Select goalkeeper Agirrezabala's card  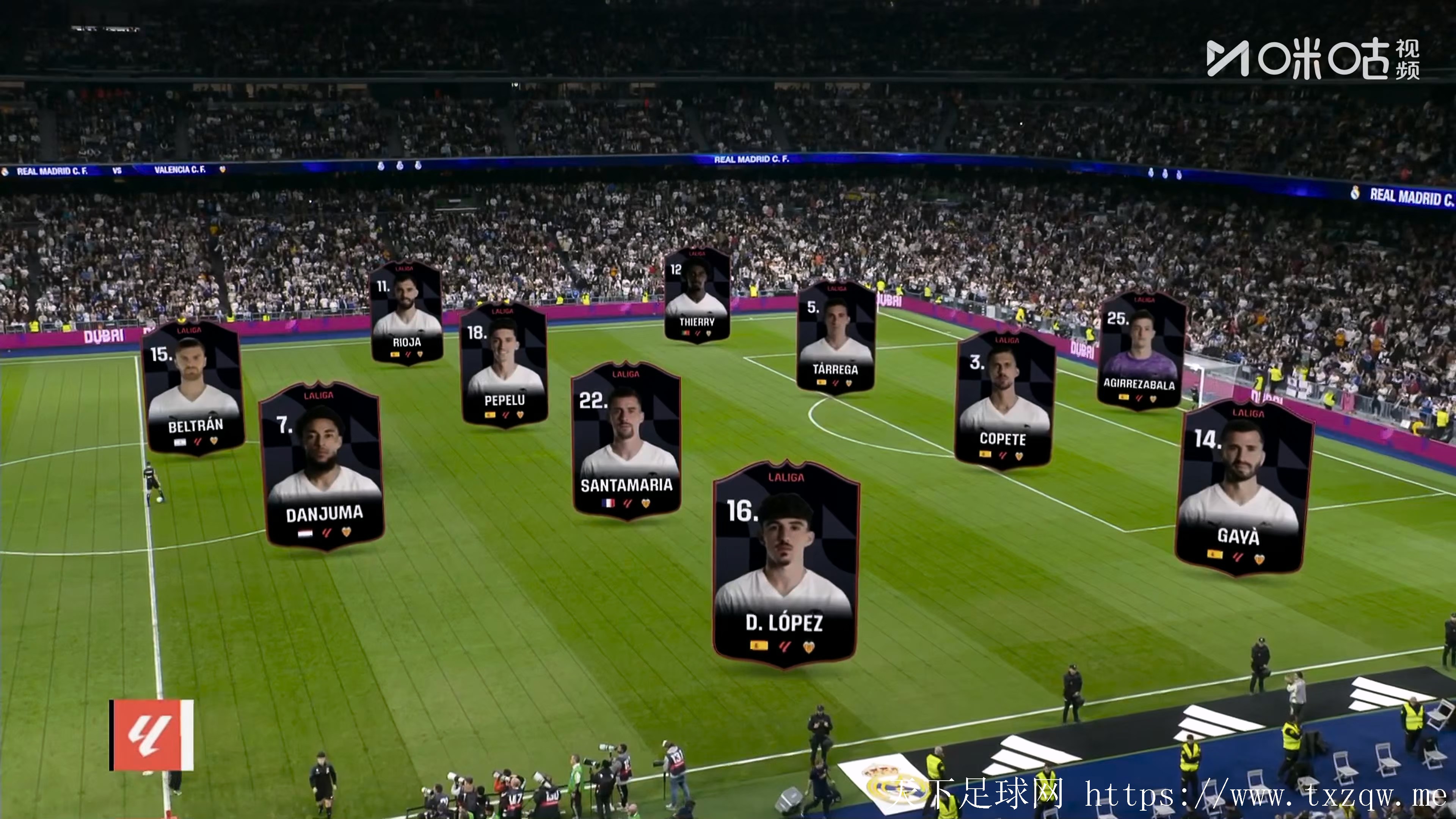(1141, 350)
